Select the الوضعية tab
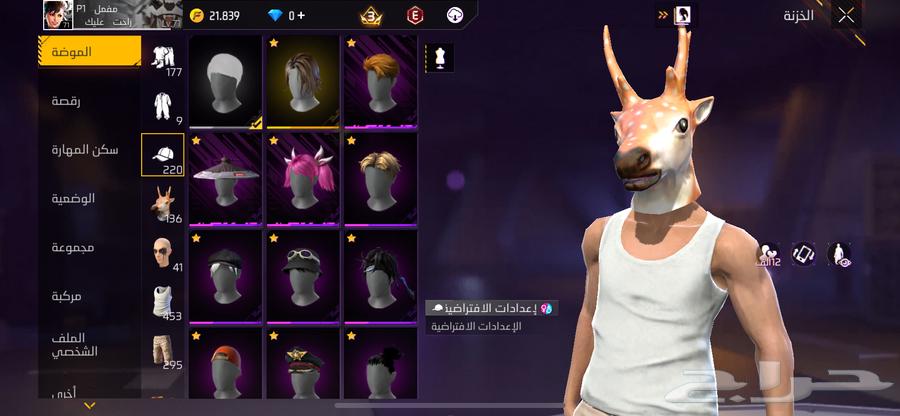This screenshot has height=416, width=900. pos(90,198)
